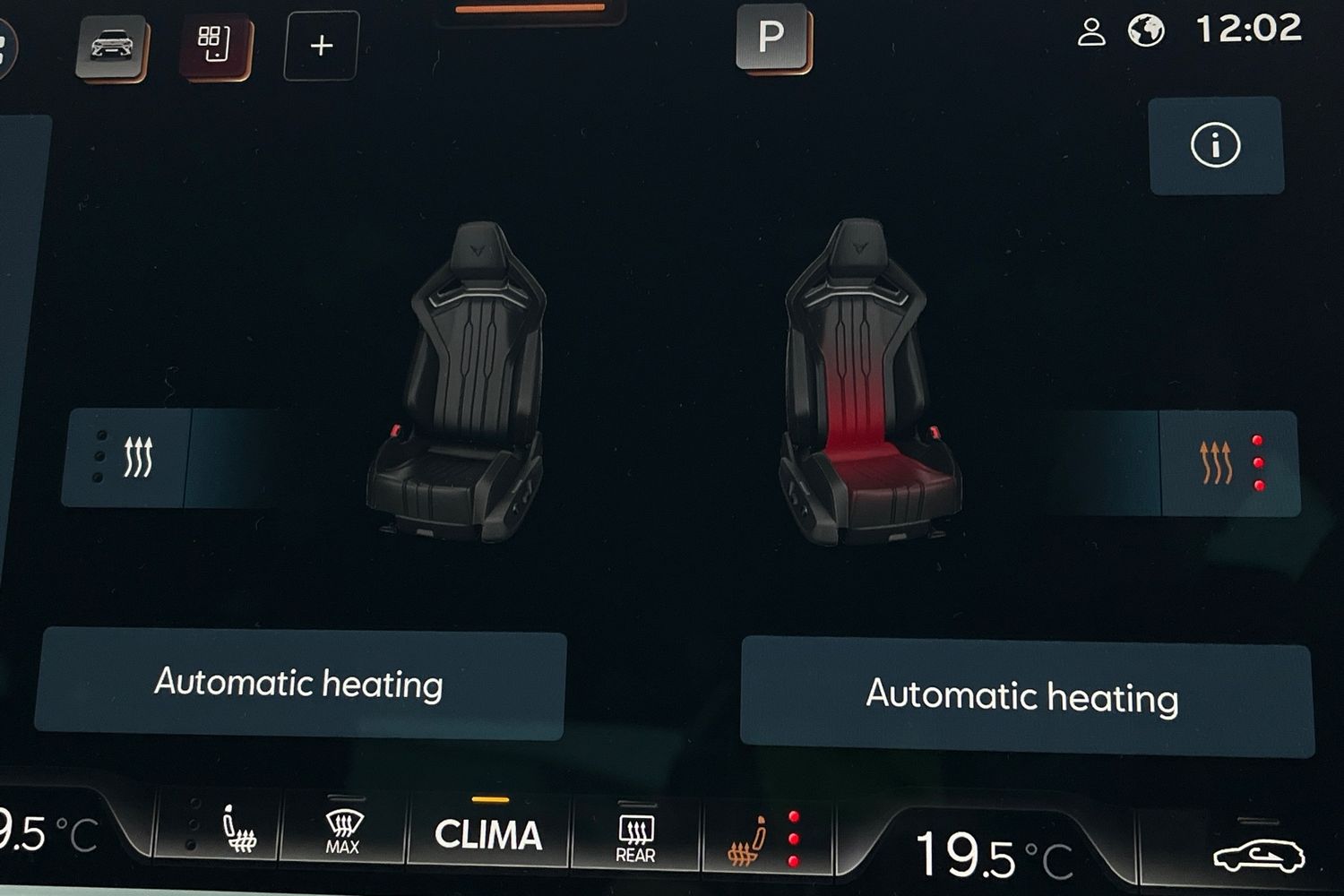
Task: Enable Automatic heating for the left seat
Action: pyautogui.click(x=299, y=685)
